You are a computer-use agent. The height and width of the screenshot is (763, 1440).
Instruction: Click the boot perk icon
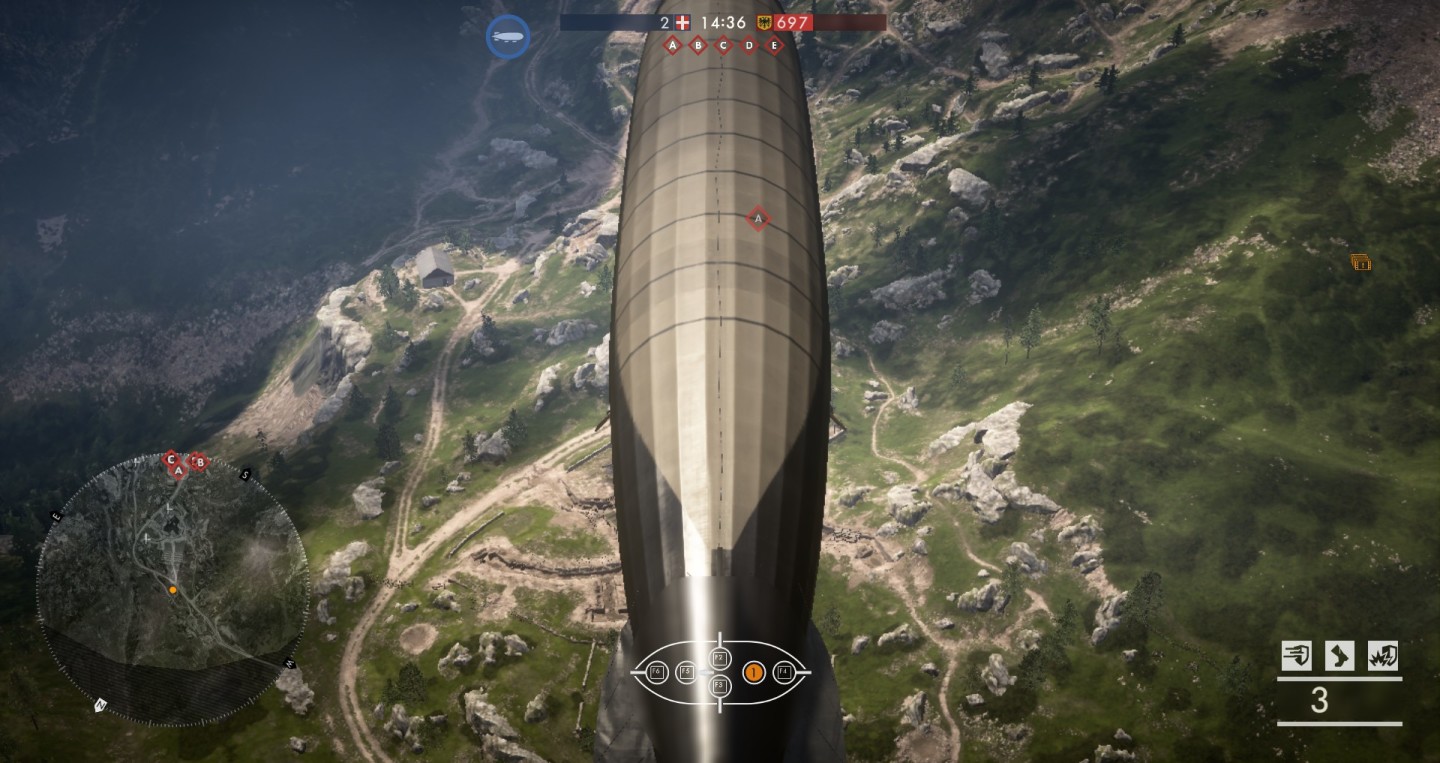click(x=1339, y=656)
